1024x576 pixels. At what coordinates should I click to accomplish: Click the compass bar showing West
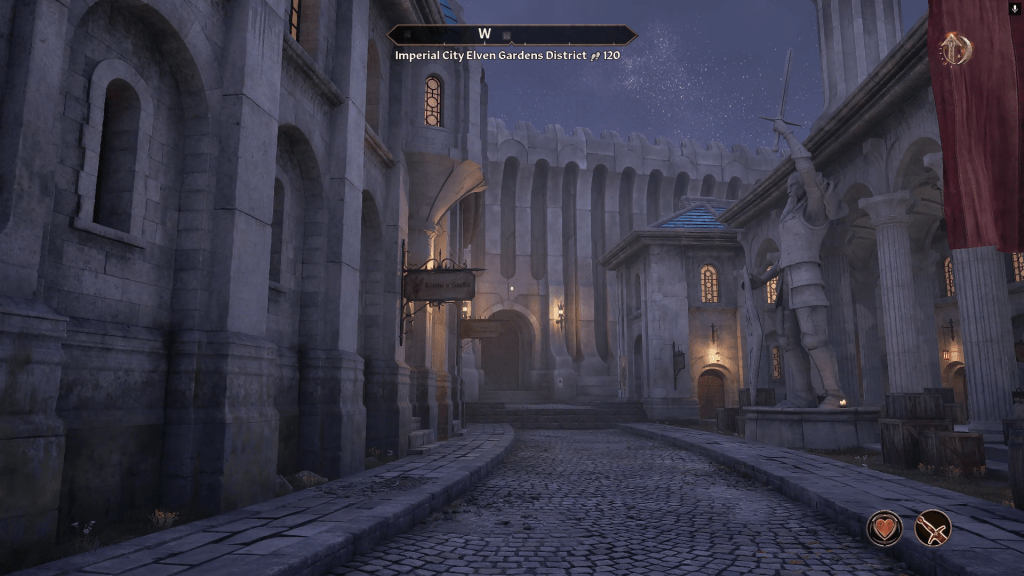pos(511,35)
